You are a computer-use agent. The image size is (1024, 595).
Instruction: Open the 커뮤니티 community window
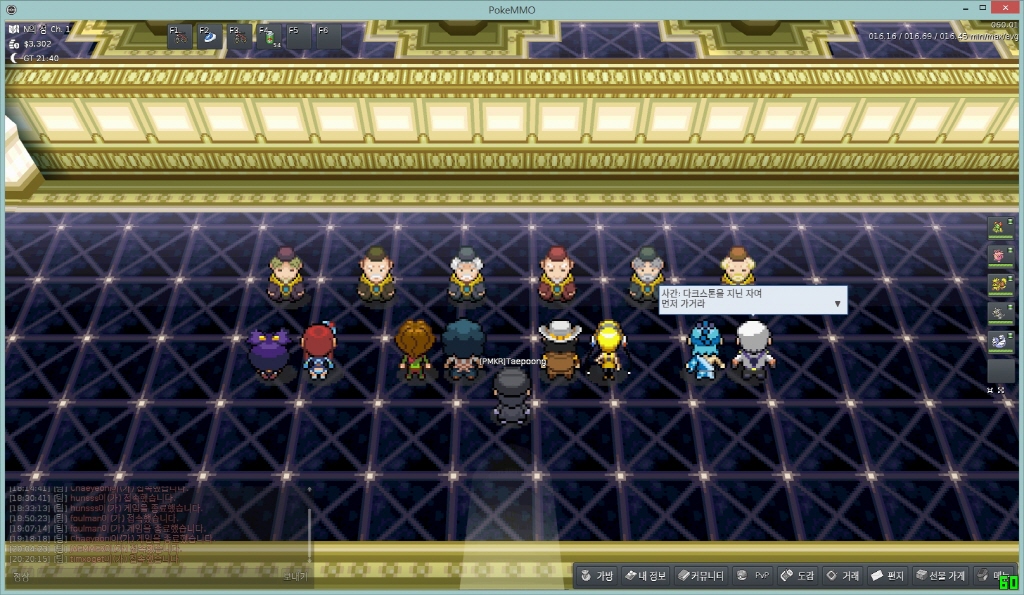click(700, 576)
